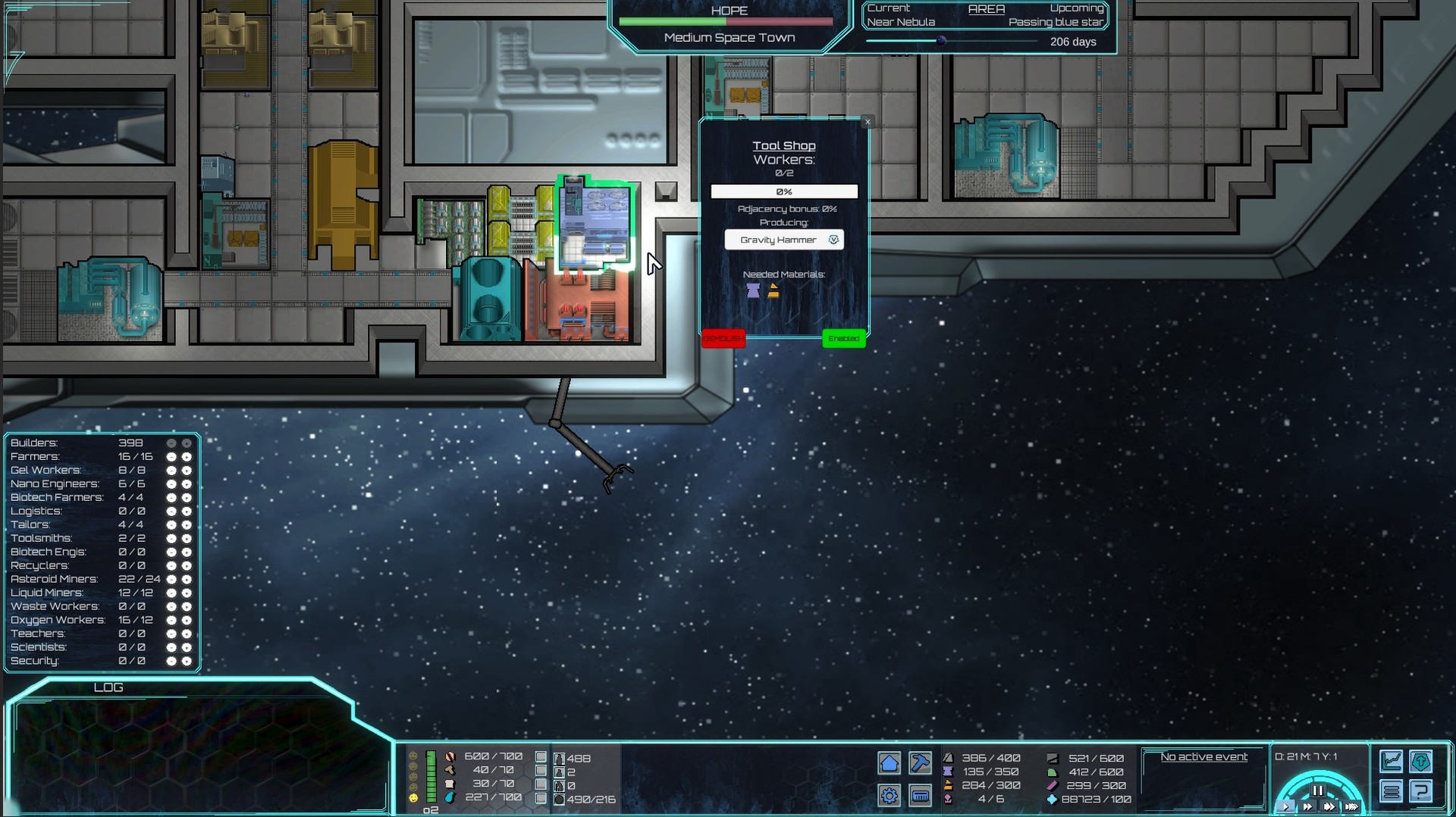Click the Enabled toggle on the Tool Shop panel
This screenshot has width=1456, height=817.
tap(843, 339)
